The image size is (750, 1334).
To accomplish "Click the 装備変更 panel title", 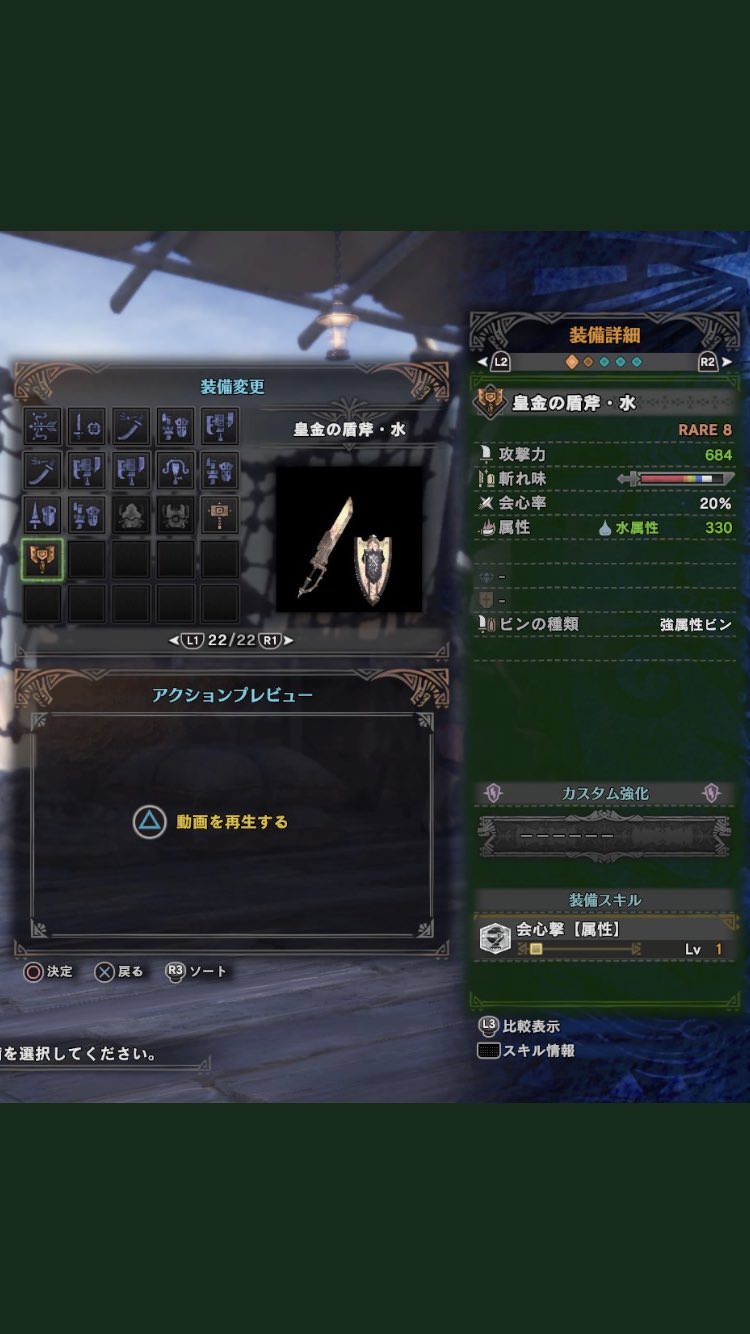I will [x=232, y=387].
